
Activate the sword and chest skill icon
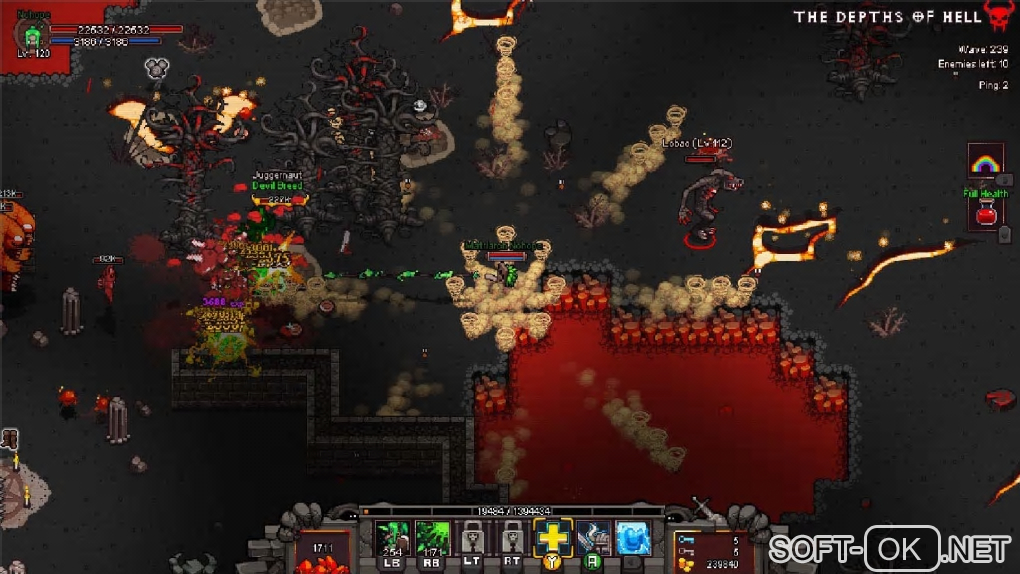tap(593, 538)
